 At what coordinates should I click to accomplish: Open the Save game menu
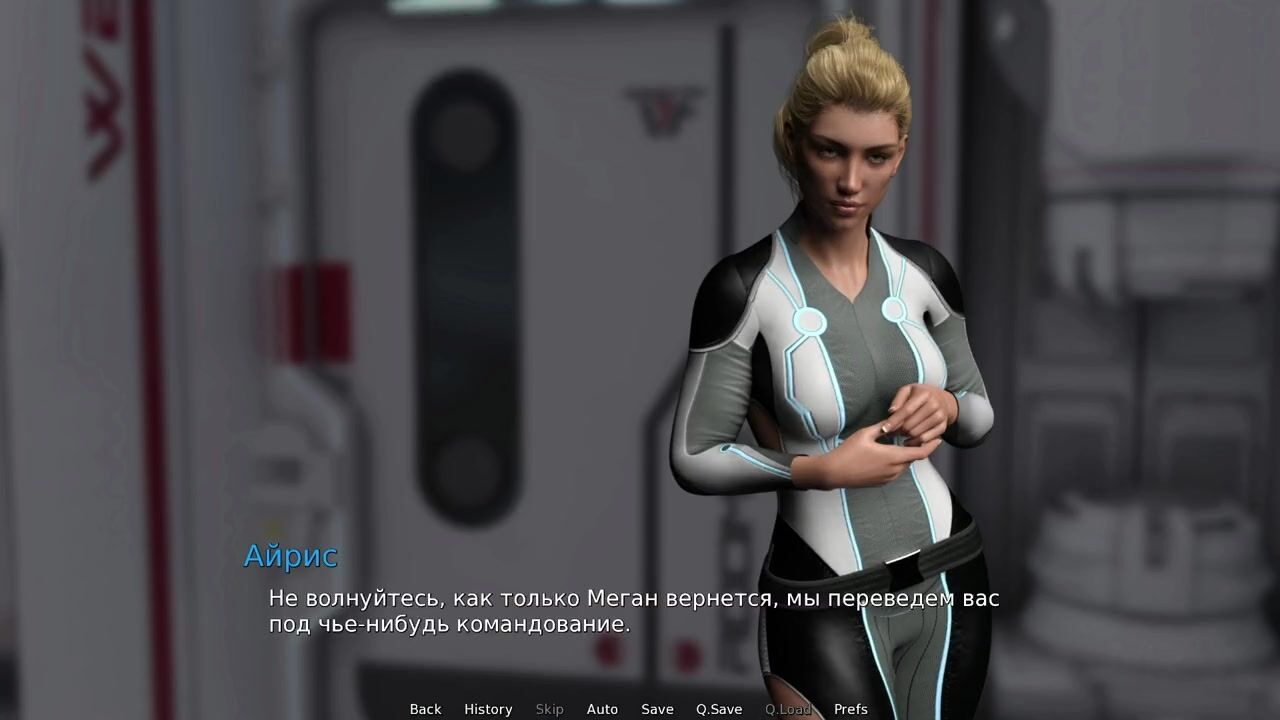pos(657,709)
